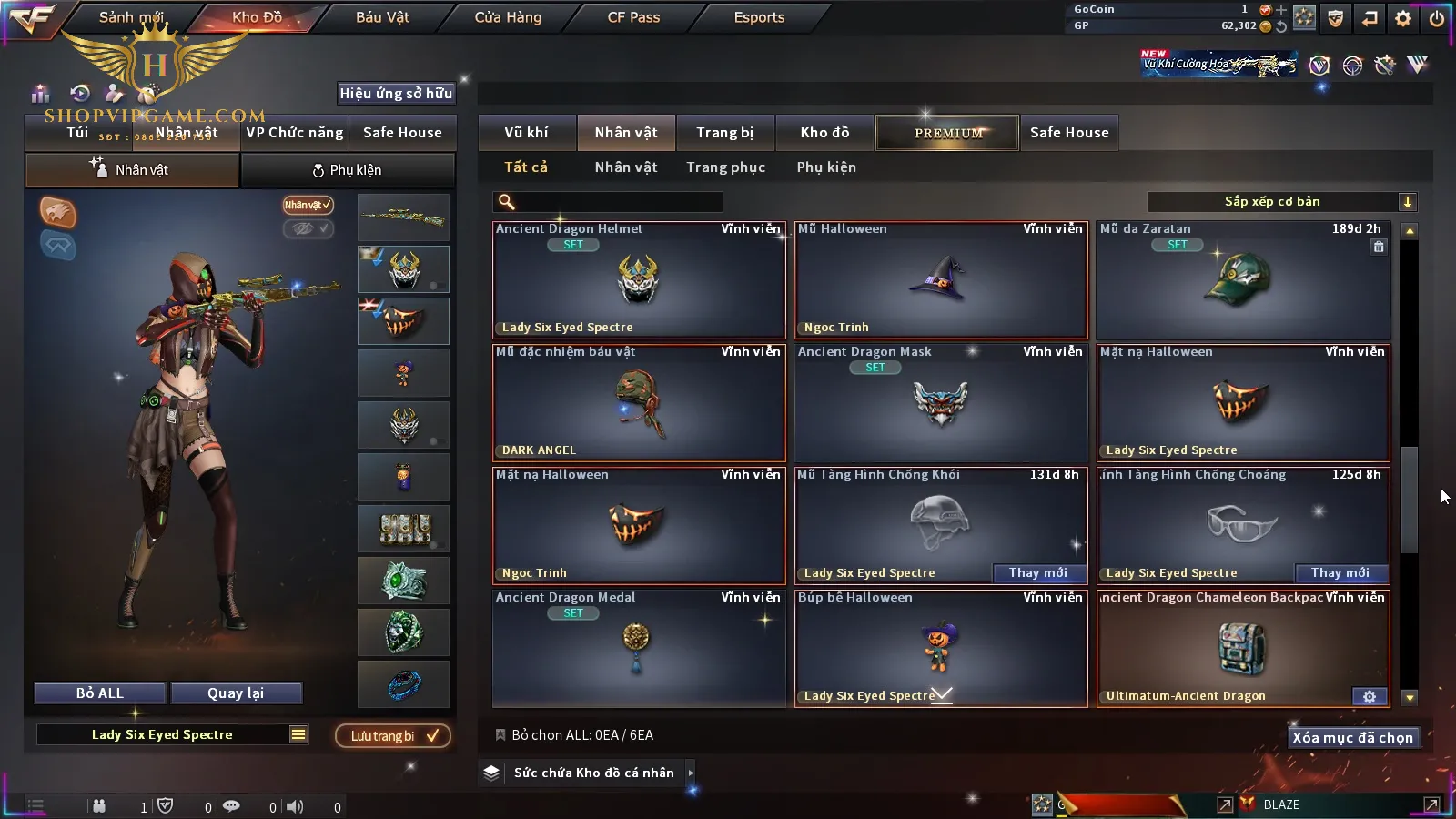
Task: Click Xóa mục đã chọn button
Action: (1352, 738)
